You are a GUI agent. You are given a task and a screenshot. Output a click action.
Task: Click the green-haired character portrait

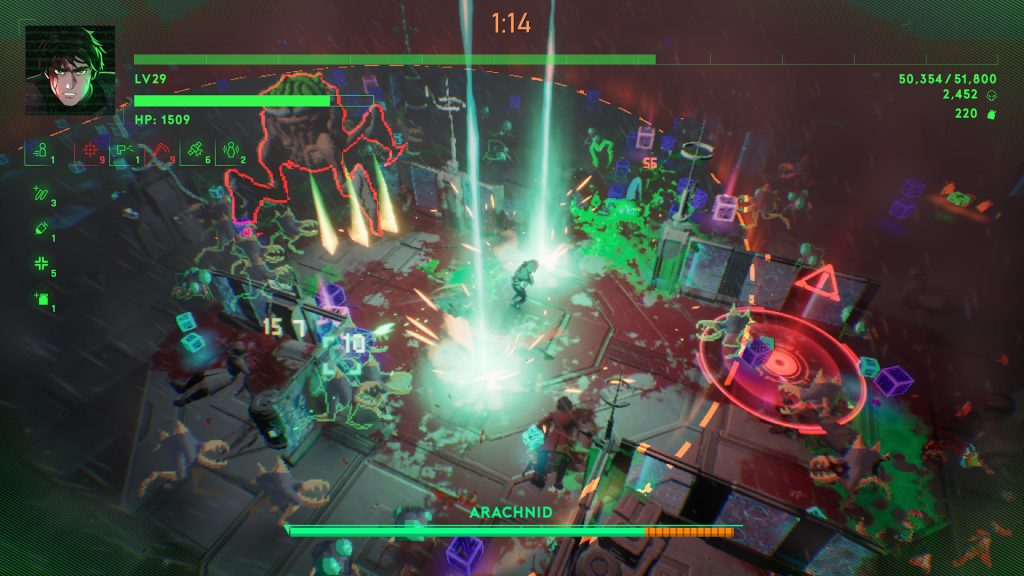point(70,70)
